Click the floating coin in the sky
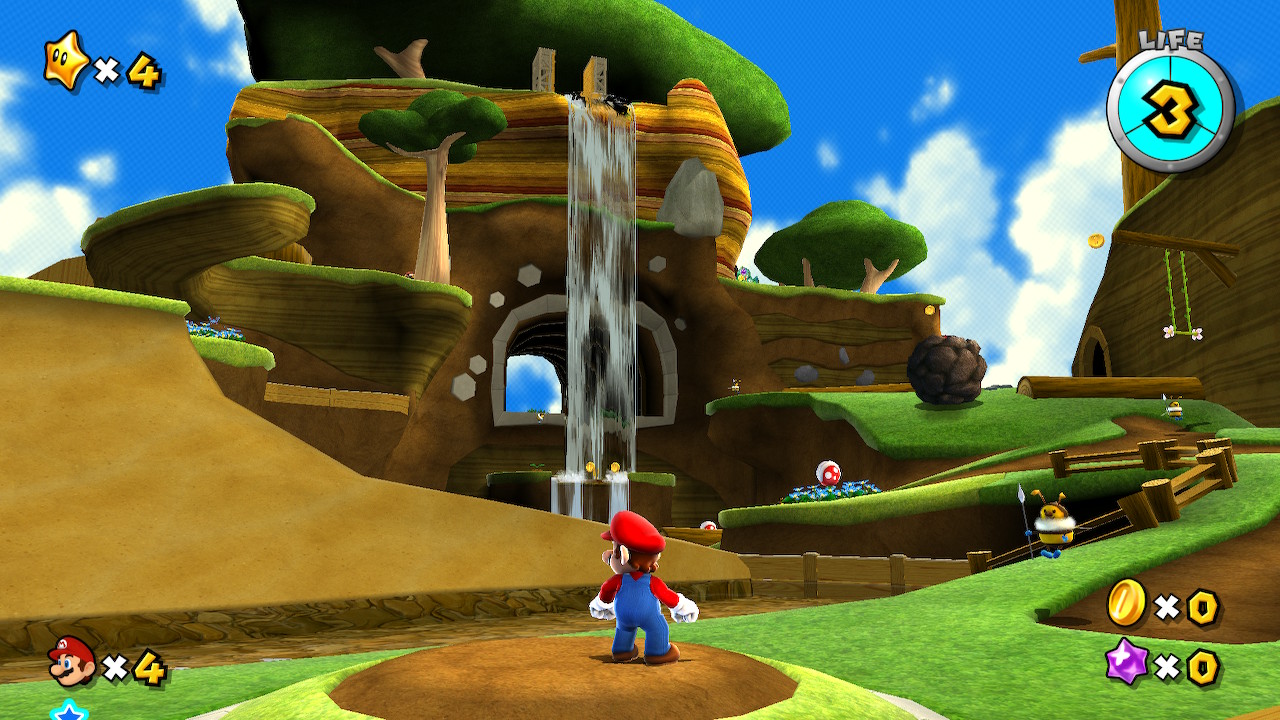This screenshot has width=1280, height=720. click(1096, 241)
